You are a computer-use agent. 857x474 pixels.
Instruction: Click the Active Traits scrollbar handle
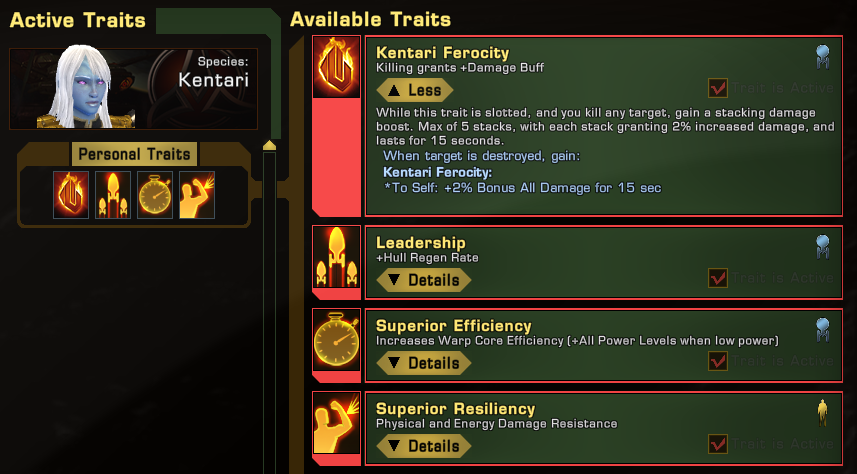268,146
